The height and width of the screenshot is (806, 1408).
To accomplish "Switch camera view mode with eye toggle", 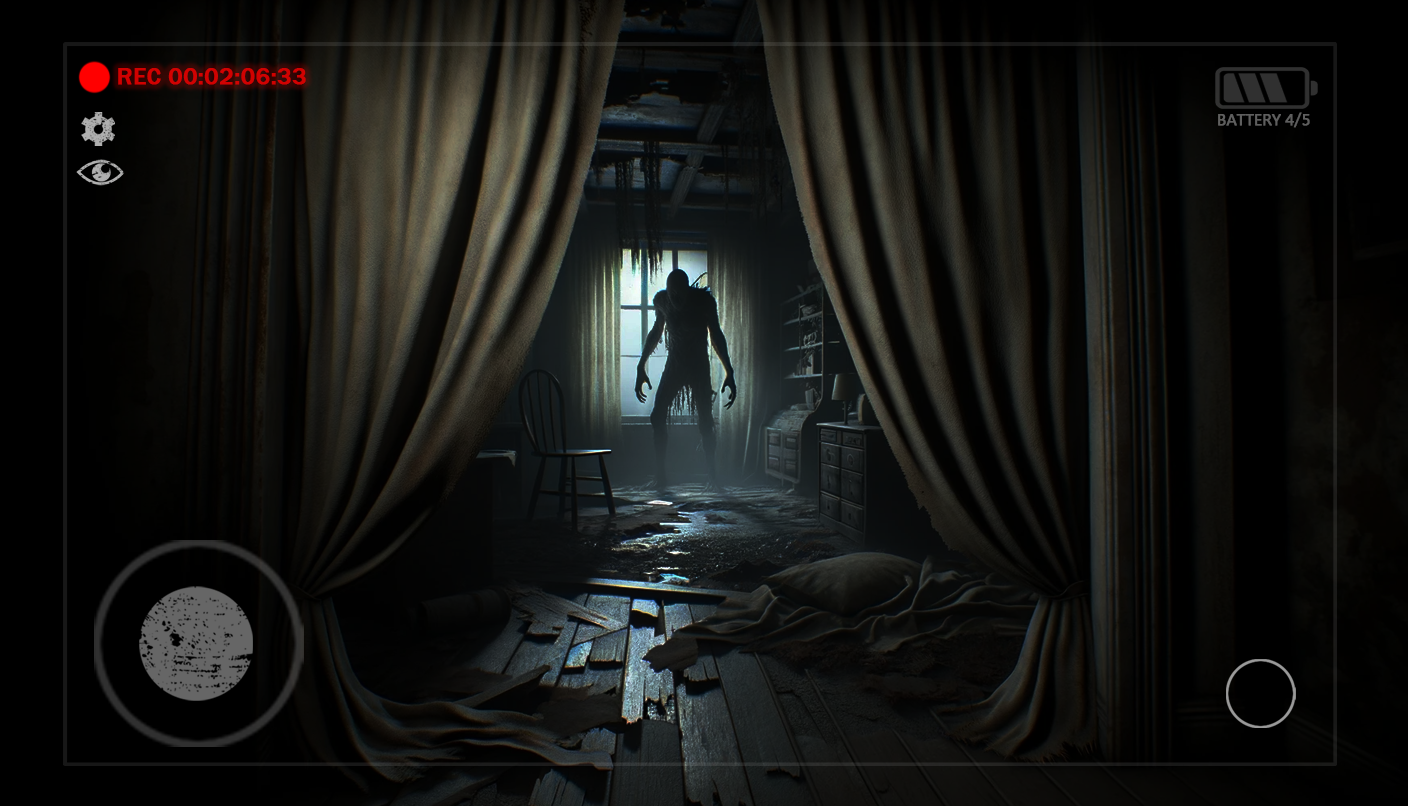I will tap(100, 172).
